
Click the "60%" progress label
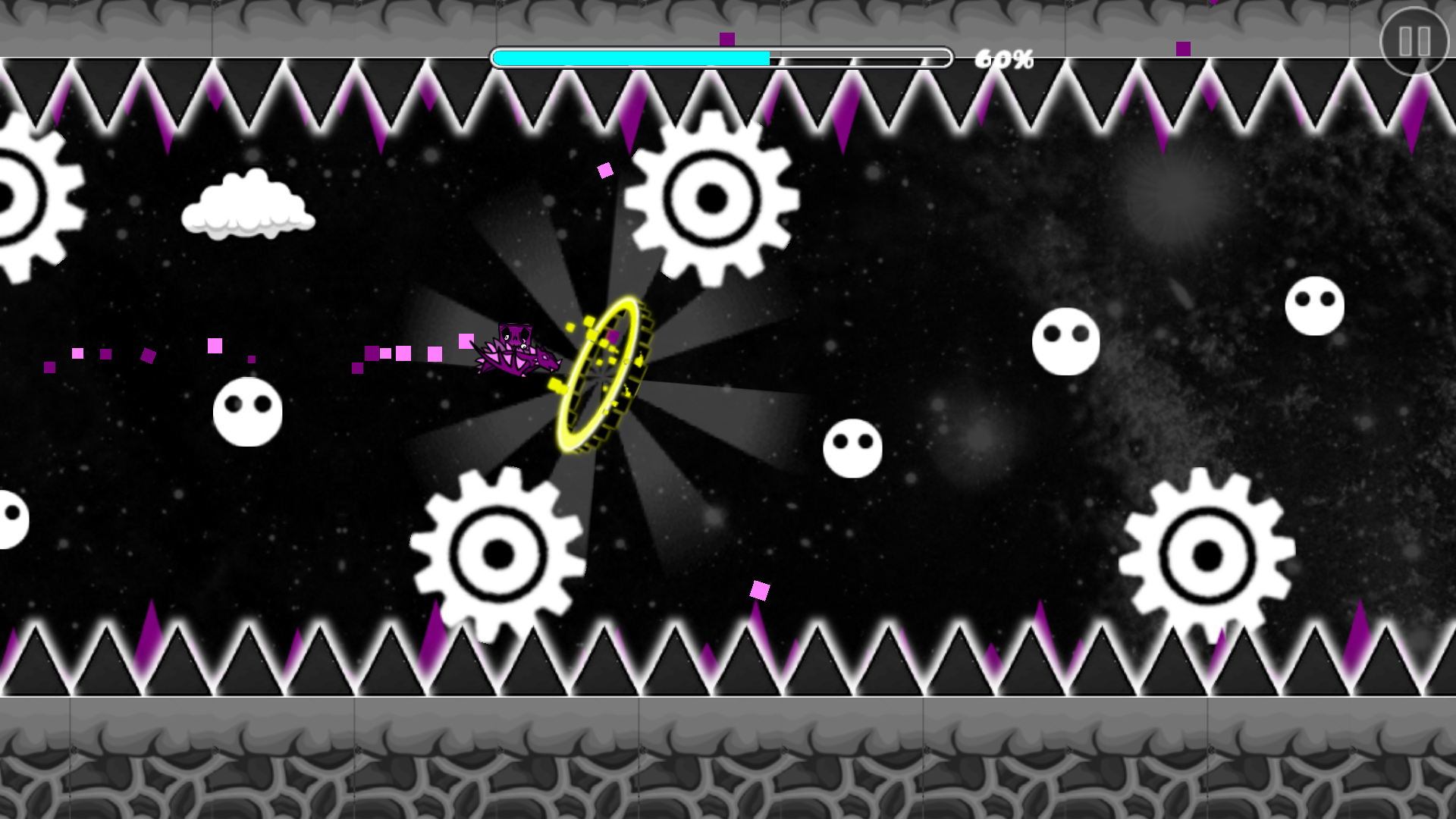tap(1004, 58)
